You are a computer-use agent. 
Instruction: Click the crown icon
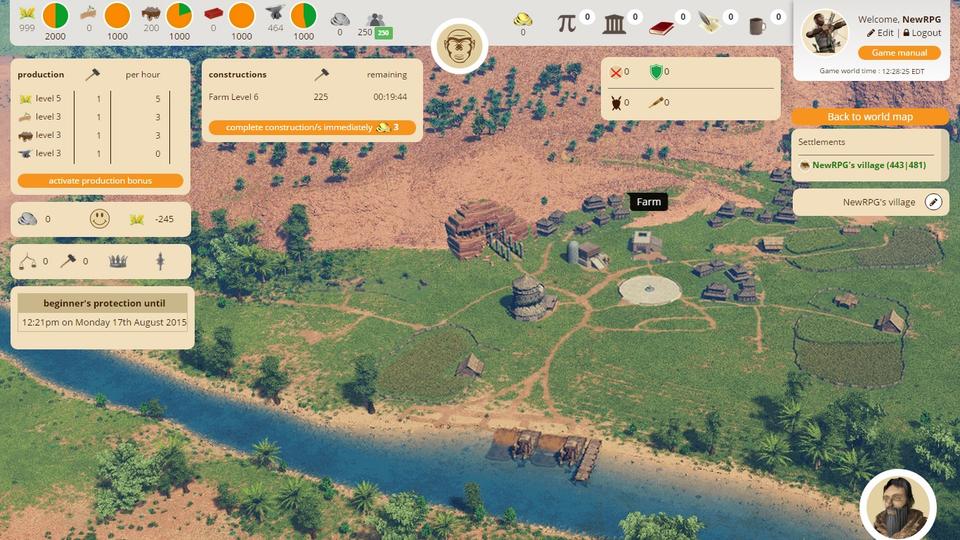118,261
